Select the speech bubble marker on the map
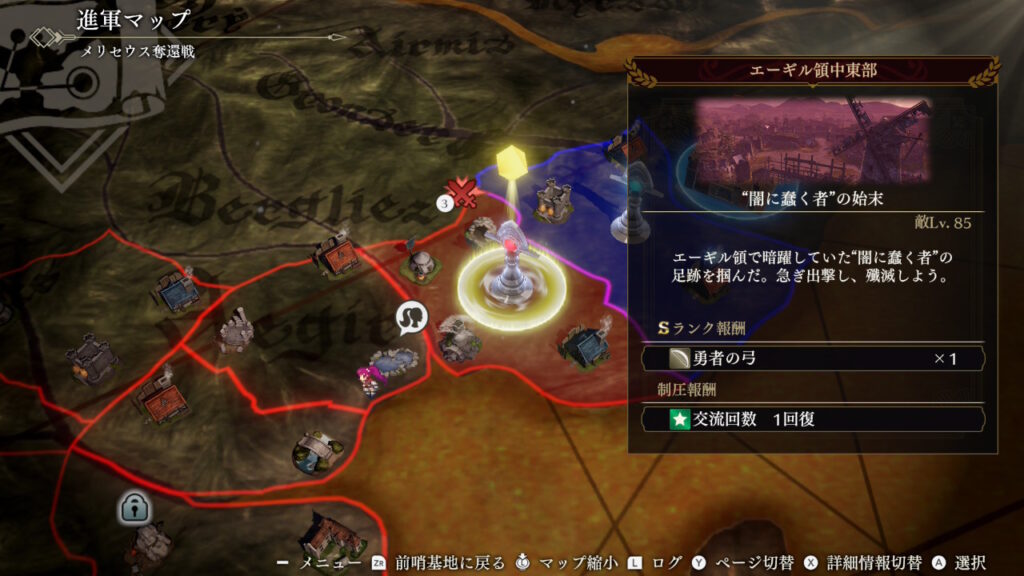The width and height of the screenshot is (1024, 576). 410,319
